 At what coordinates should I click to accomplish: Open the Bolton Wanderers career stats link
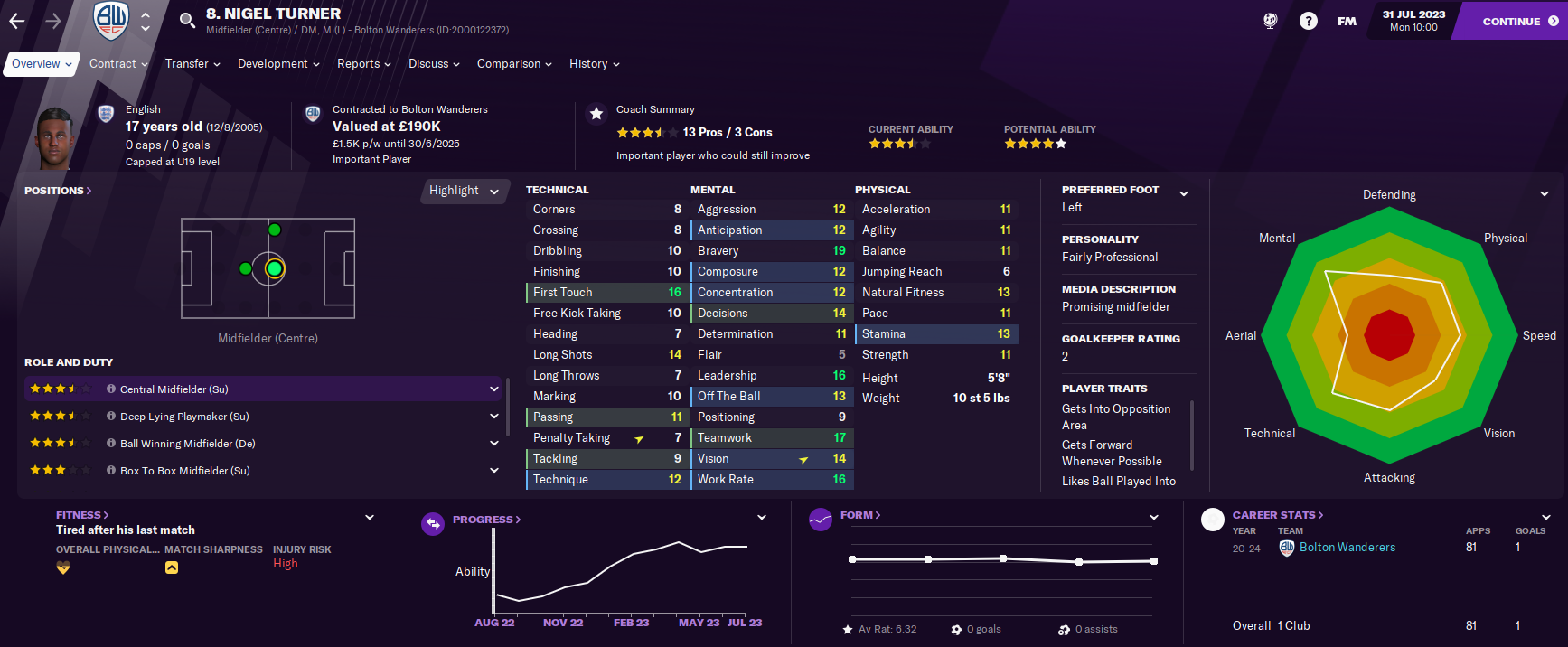click(1347, 548)
